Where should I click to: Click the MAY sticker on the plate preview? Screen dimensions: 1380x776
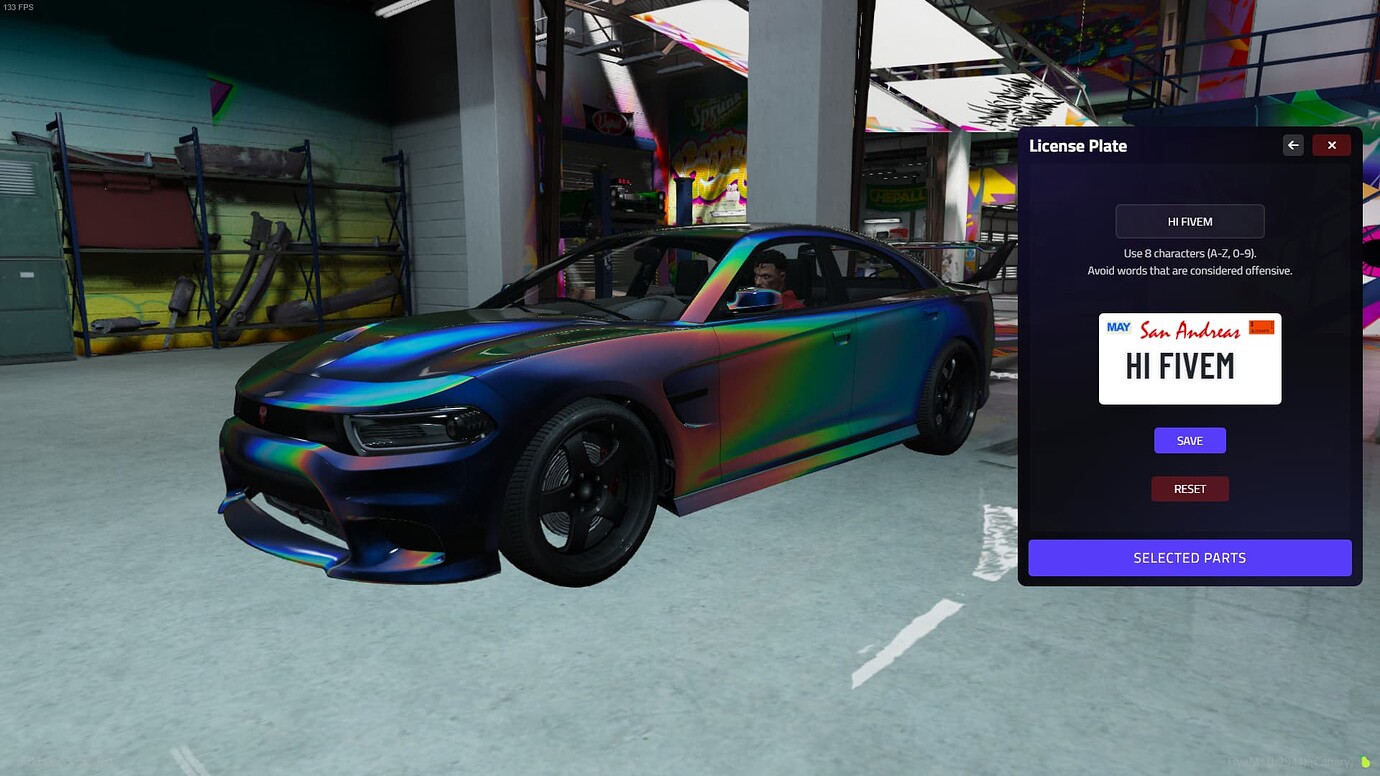[x=1118, y=327]
